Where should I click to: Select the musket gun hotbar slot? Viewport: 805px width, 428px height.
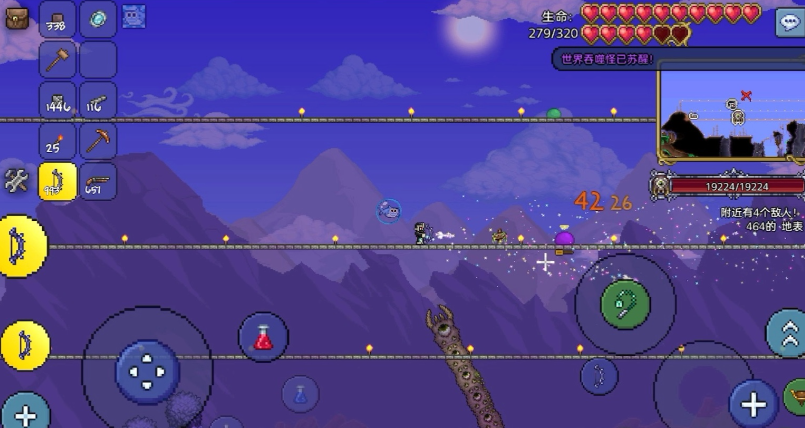tap(98, 182)
